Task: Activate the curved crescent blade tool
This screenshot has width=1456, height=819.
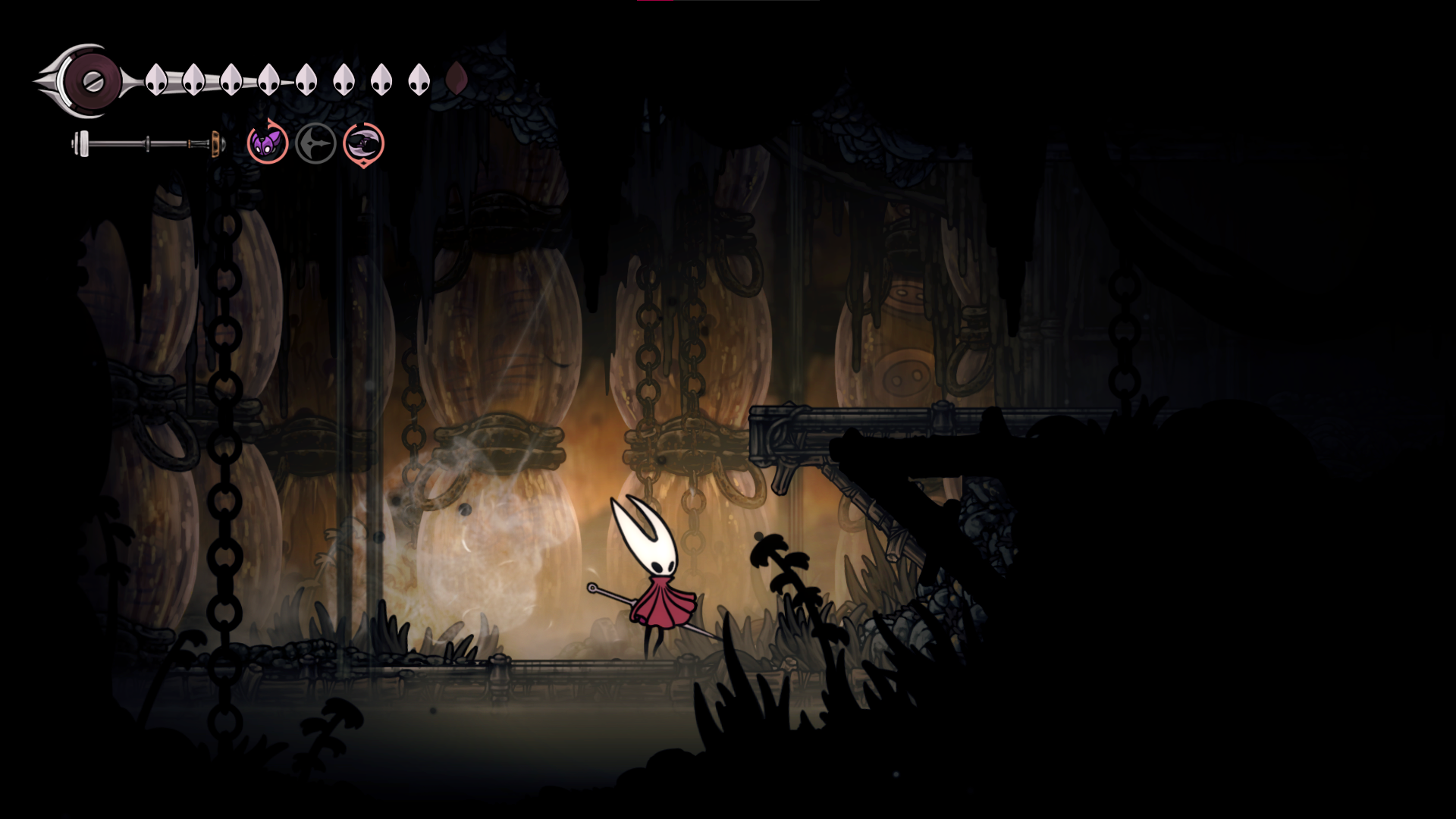Action: click(x=364, y=143)
